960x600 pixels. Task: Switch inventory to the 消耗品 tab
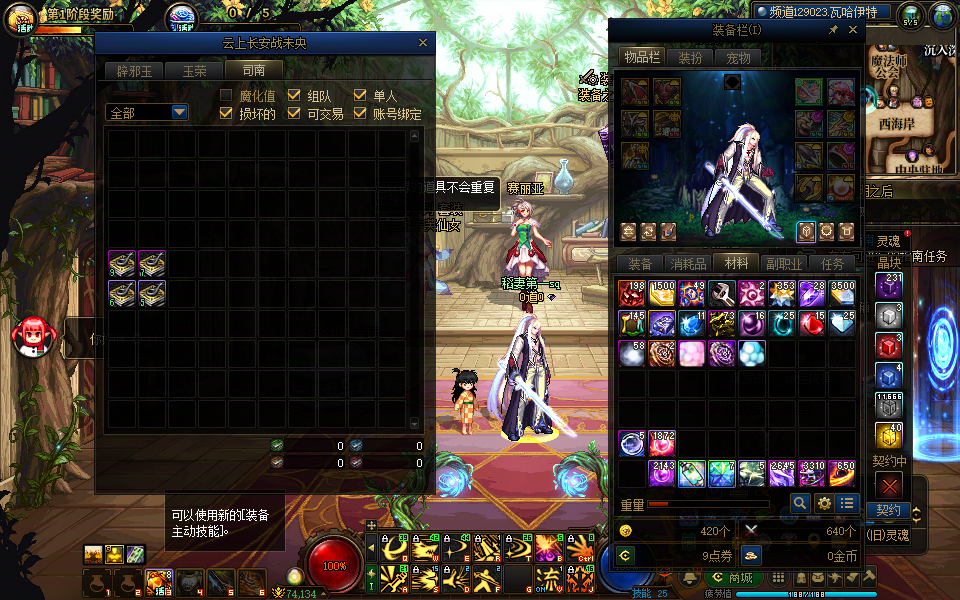click(x=688, y=264)
